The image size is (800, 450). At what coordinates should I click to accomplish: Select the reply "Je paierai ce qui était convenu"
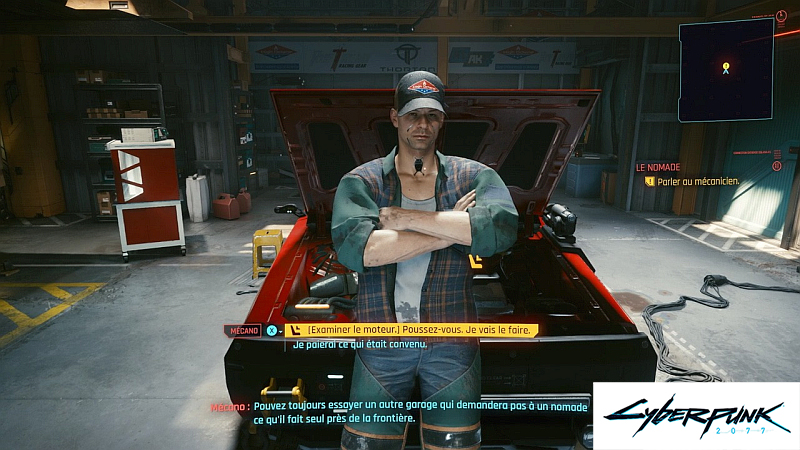360,345
